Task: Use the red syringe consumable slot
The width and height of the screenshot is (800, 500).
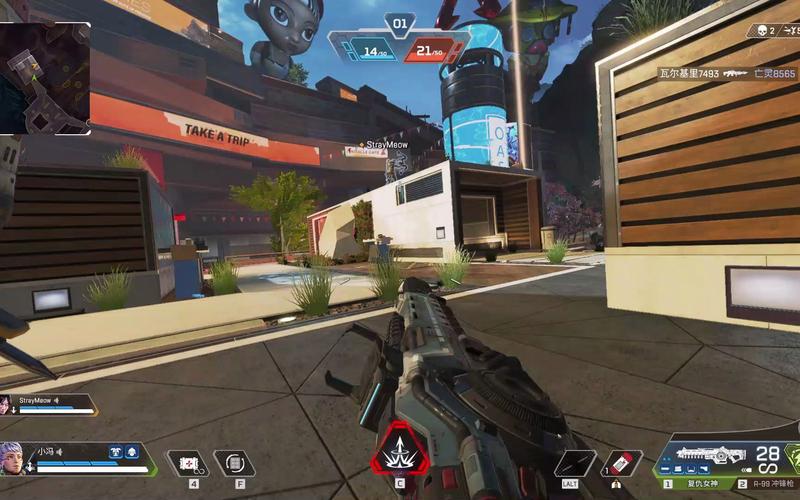Action: coord(622,463)
